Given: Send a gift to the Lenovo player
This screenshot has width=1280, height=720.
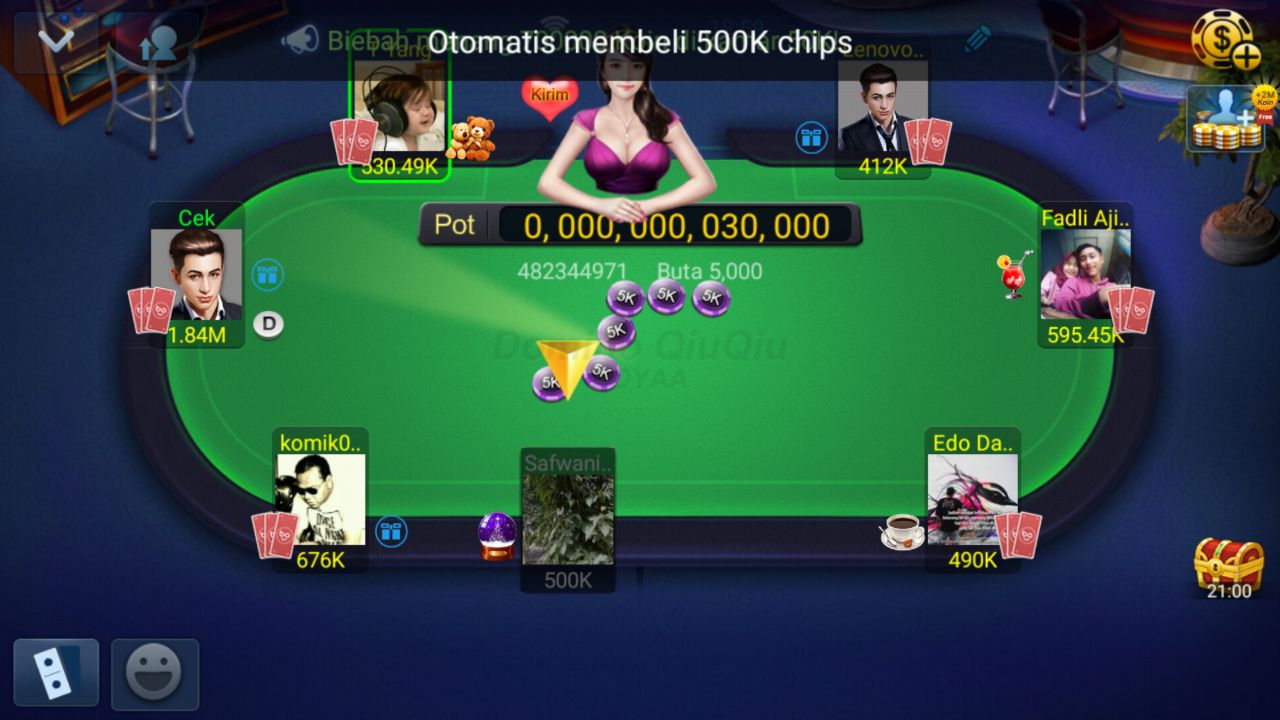Looking at the screenshot, I should tap(811, 137).
